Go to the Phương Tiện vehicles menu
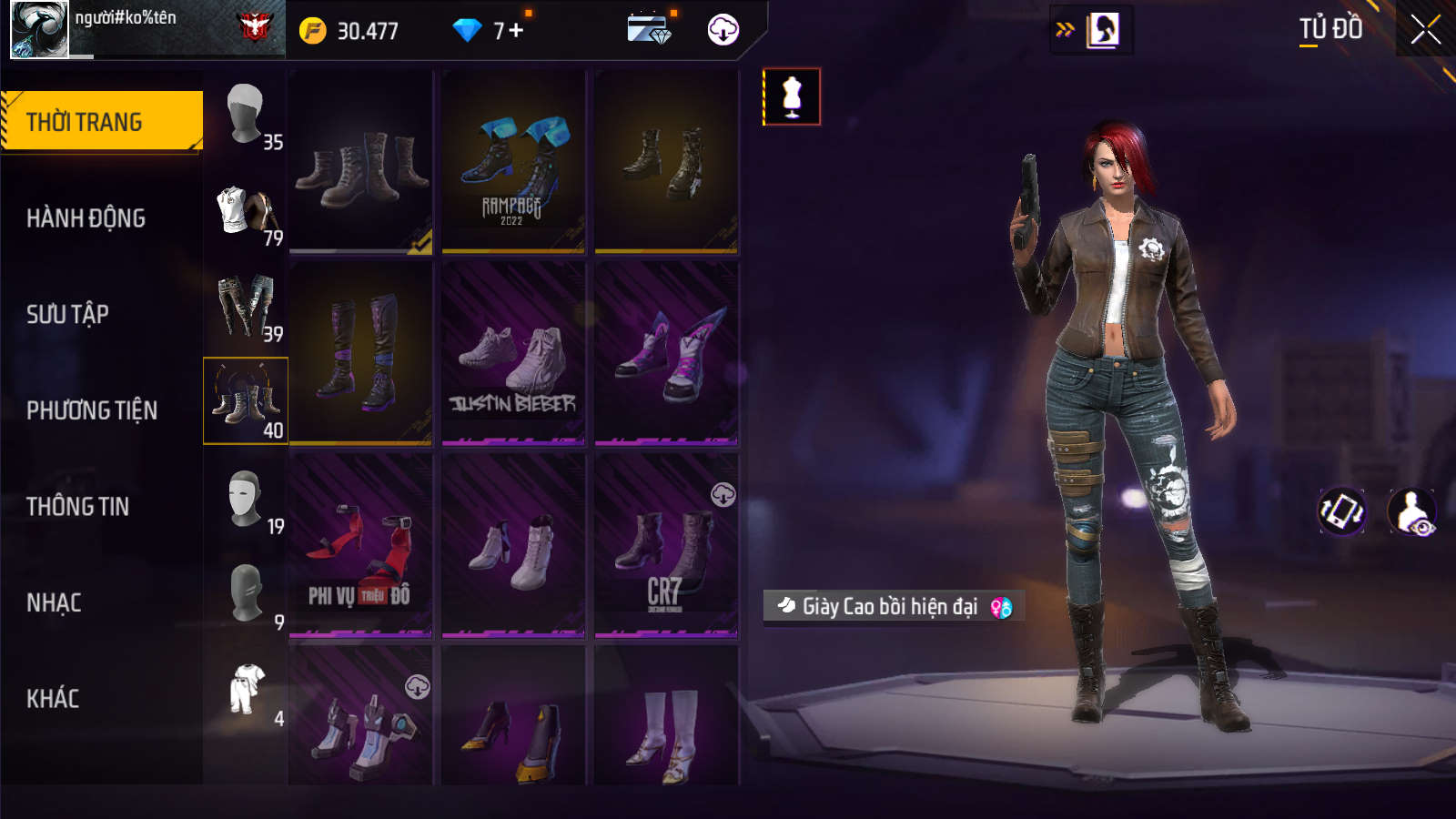This screenshot has height=819, width=1456. [92, 410]
